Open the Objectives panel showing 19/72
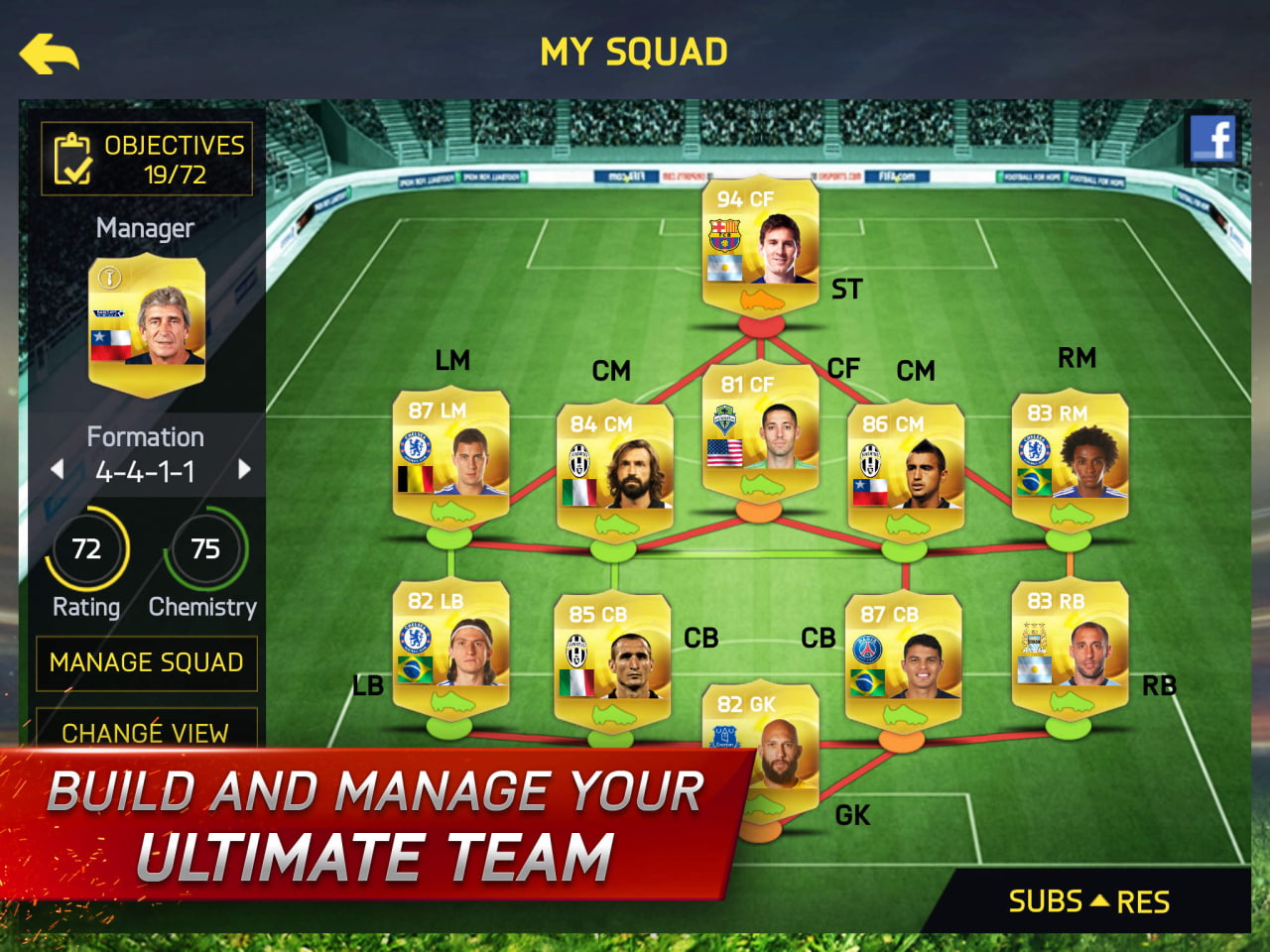The height and width of the screenshot is (952, 1270). pos(146,158)
